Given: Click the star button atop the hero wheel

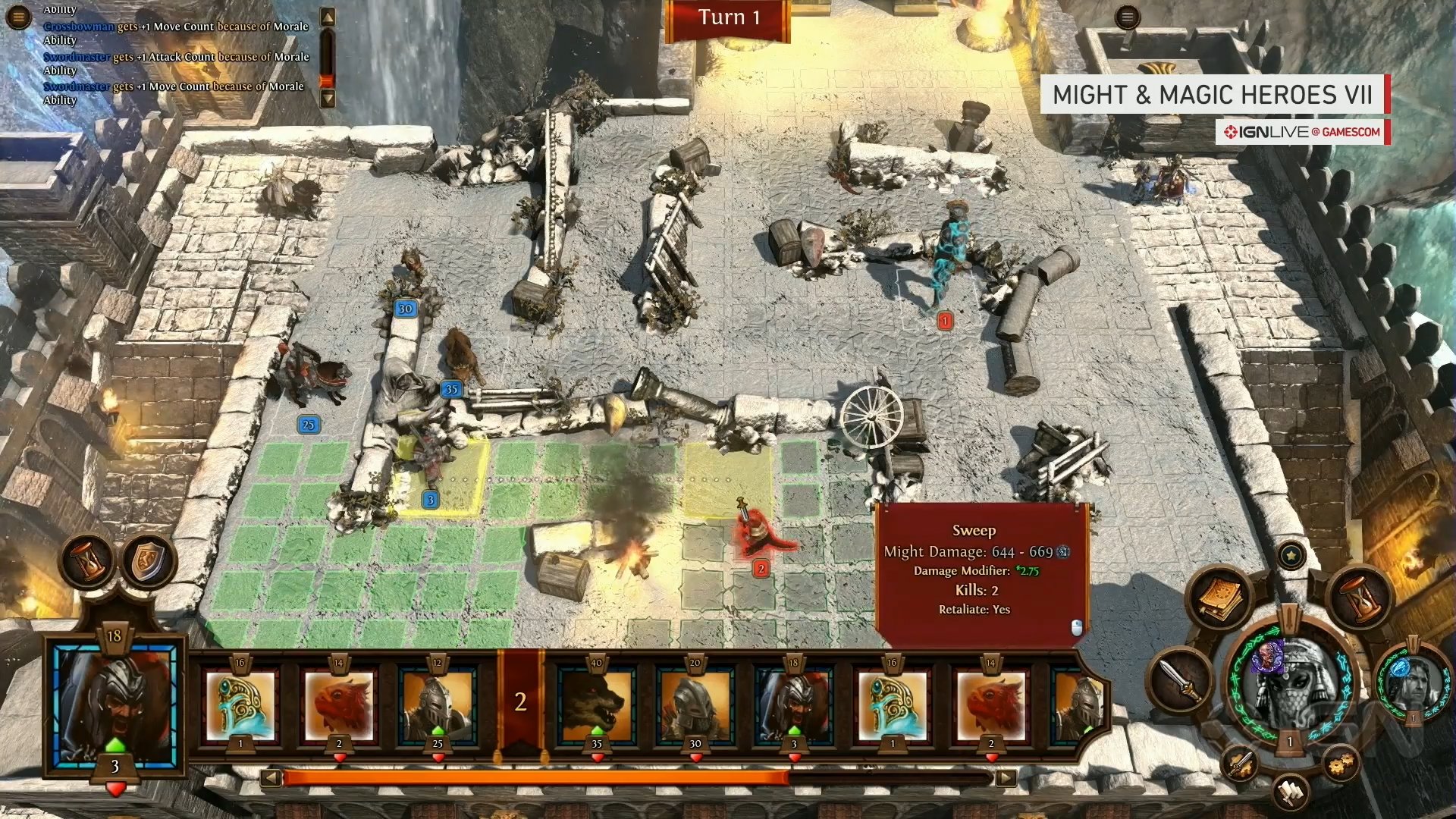Looking at the screenshot, I should coord(1291,556).
